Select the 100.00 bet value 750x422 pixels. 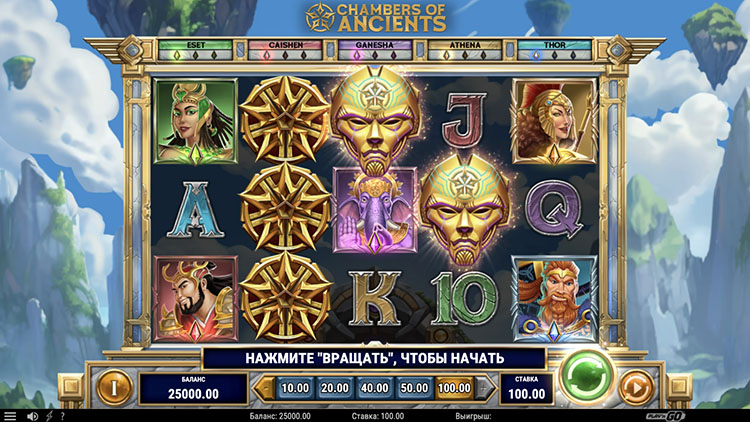pyautogui.click(x=453, y=388)
